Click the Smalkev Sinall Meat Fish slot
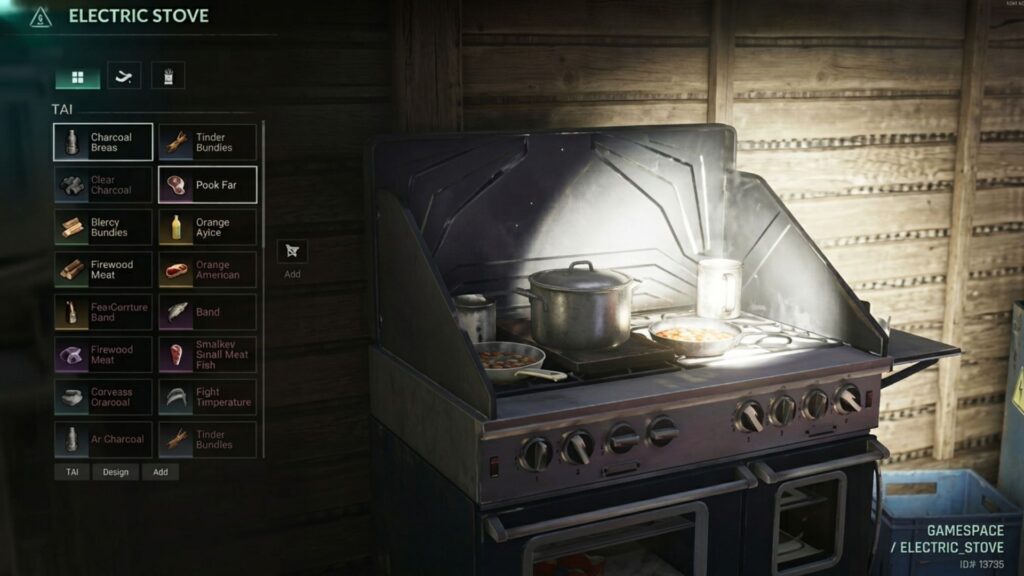1024x576 pixels. (x=207, y=354)
